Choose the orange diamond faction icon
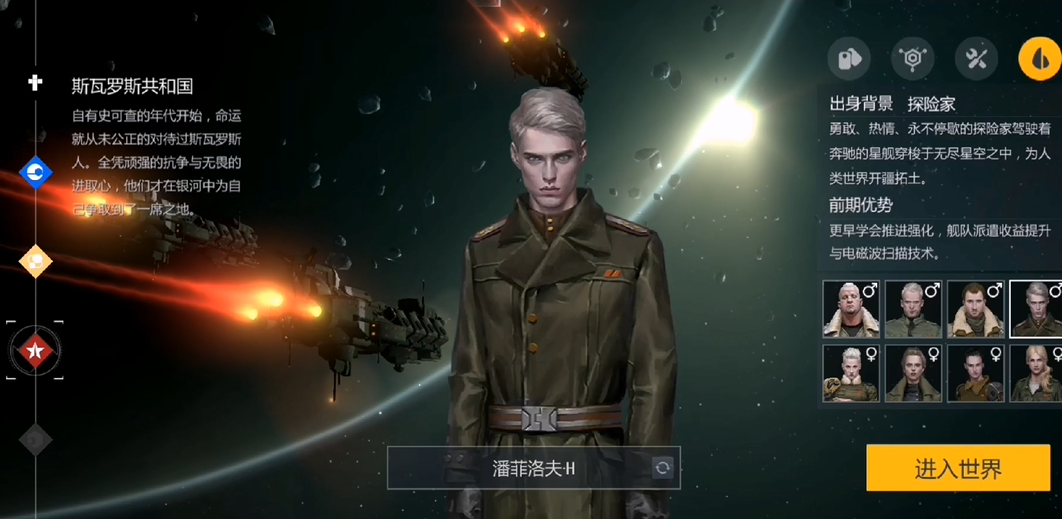This screenshot has height=519, width=1062. point(36,261)
